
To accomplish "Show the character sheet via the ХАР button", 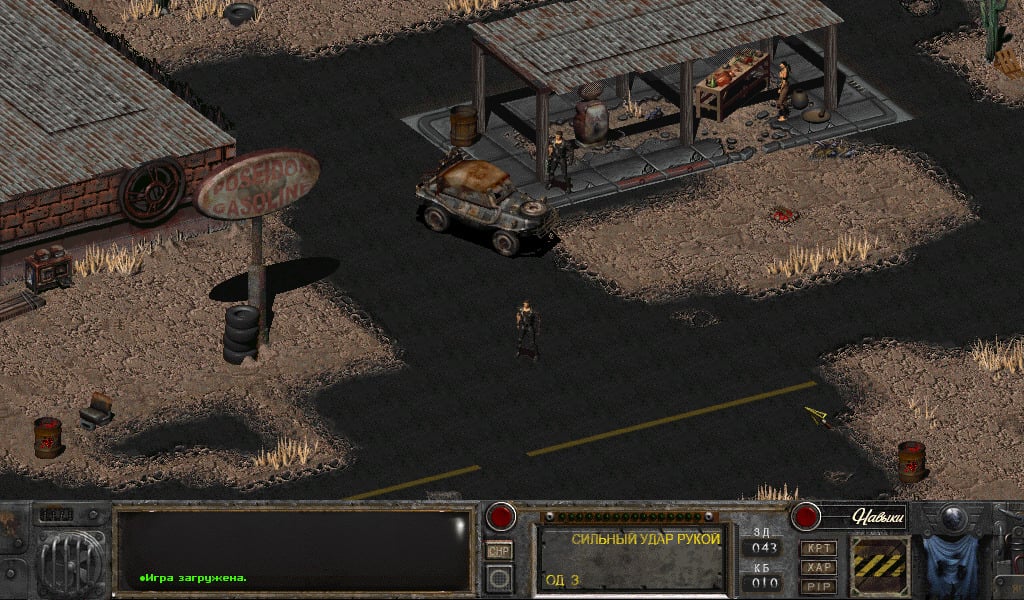I will pyautogui.click(x=818, y=567).
